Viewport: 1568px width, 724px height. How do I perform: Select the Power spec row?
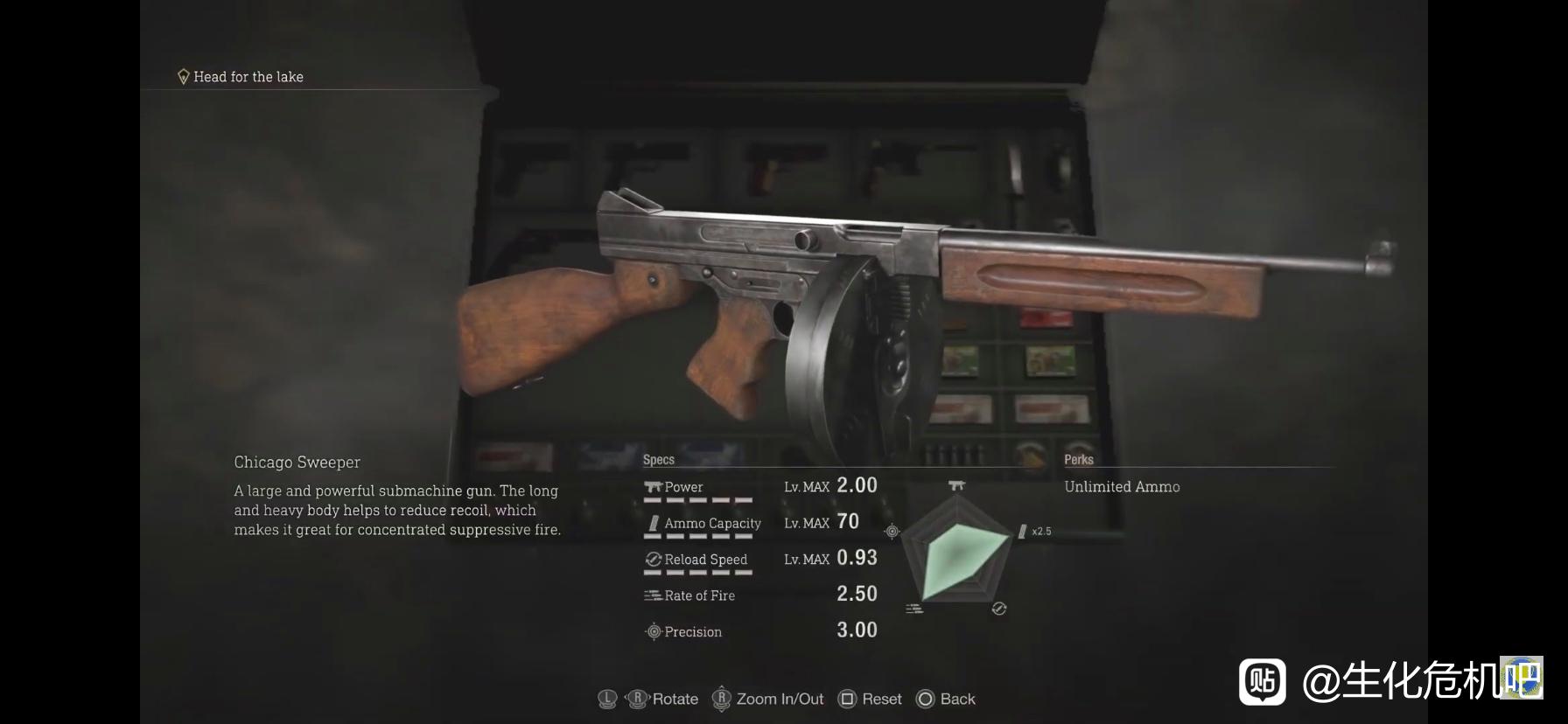(759, 487)
